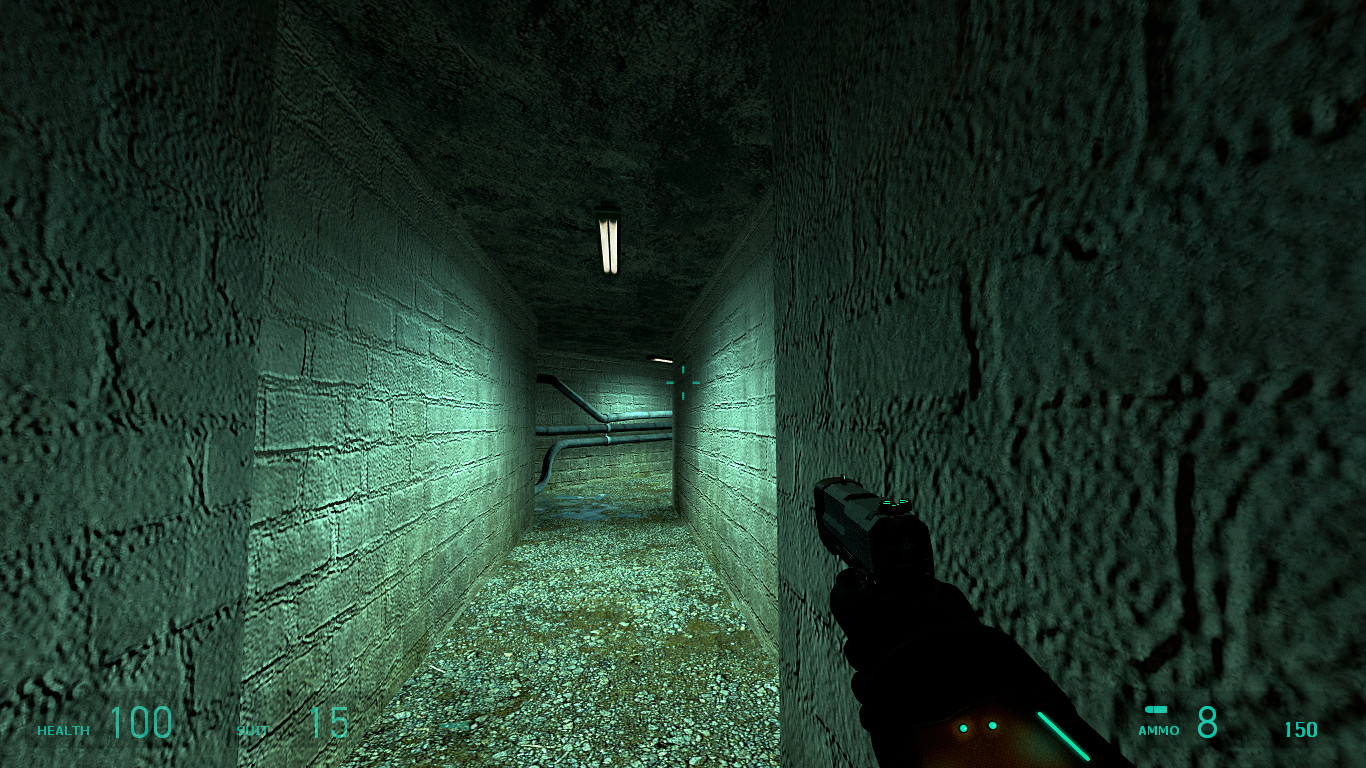Screen dimensions: 1366x768
Task: Click the ceiling fluorescent light fixture
Action: pyautogui.click(x=607, y=243)
